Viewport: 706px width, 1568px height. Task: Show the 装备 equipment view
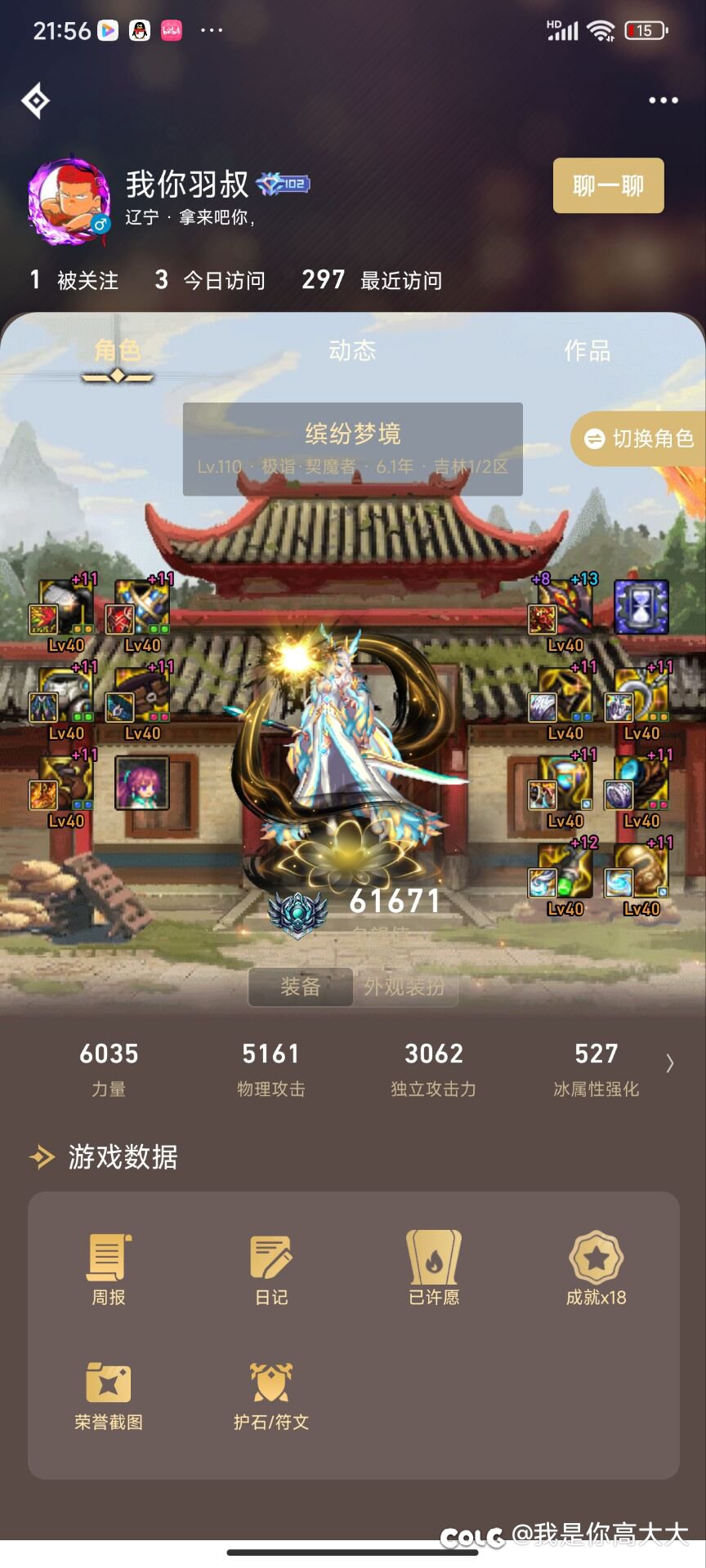pos(300,987)
